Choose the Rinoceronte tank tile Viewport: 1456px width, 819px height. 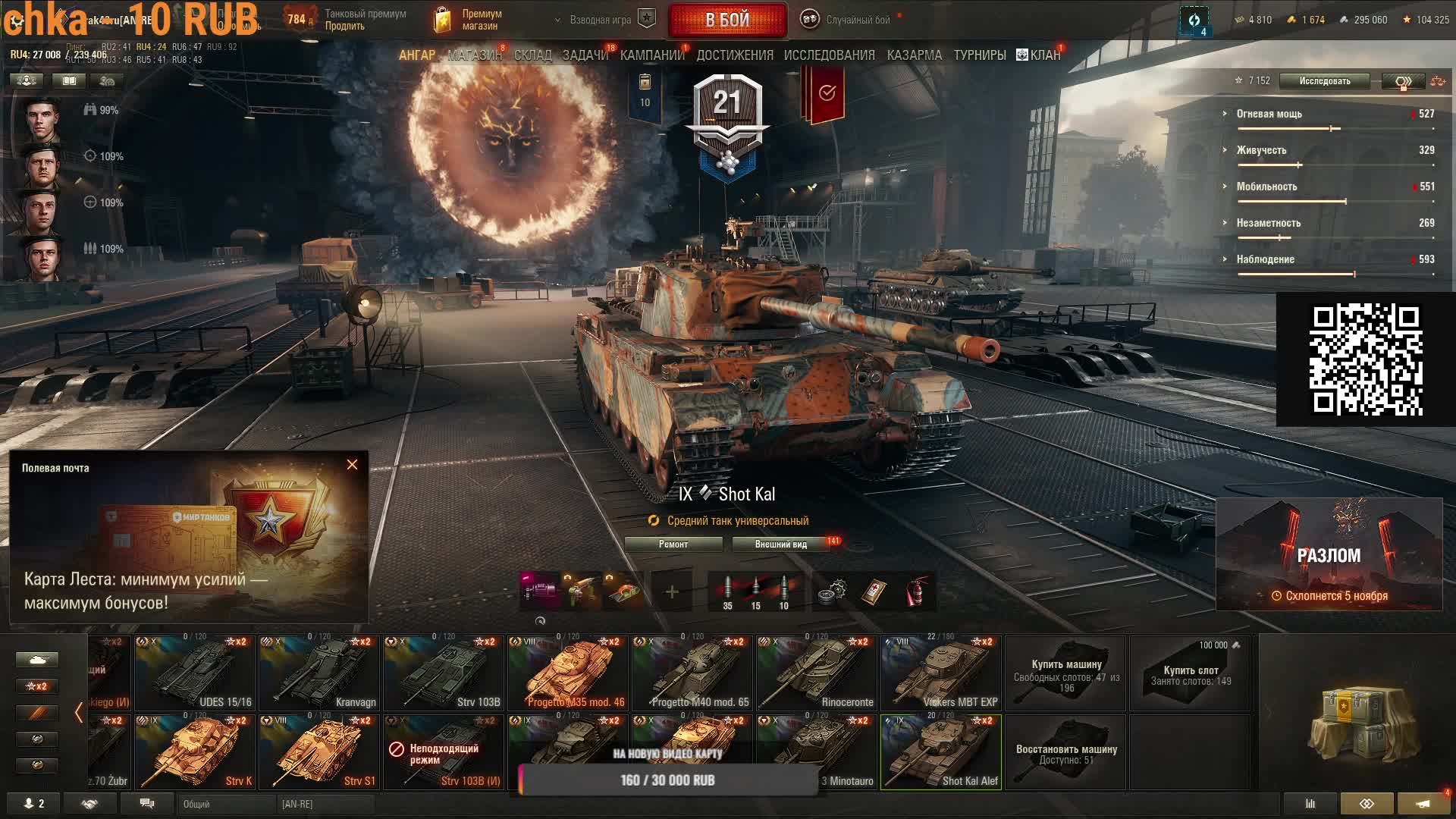[x=816, y=673]
